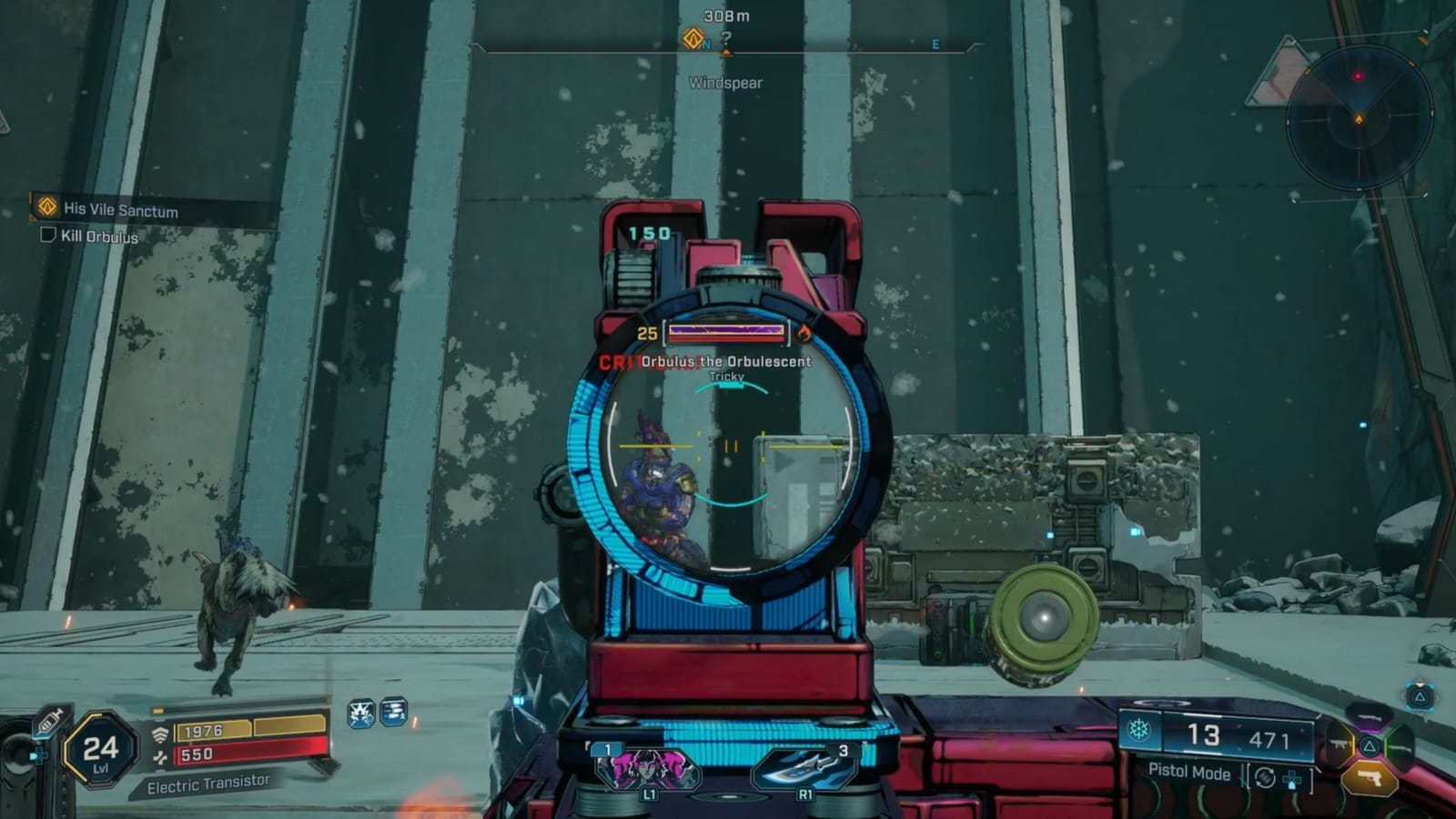The image size is (1456, 819).
Task: Select the pistol icon on the weapon wheel
Action: pos(1370,777)
